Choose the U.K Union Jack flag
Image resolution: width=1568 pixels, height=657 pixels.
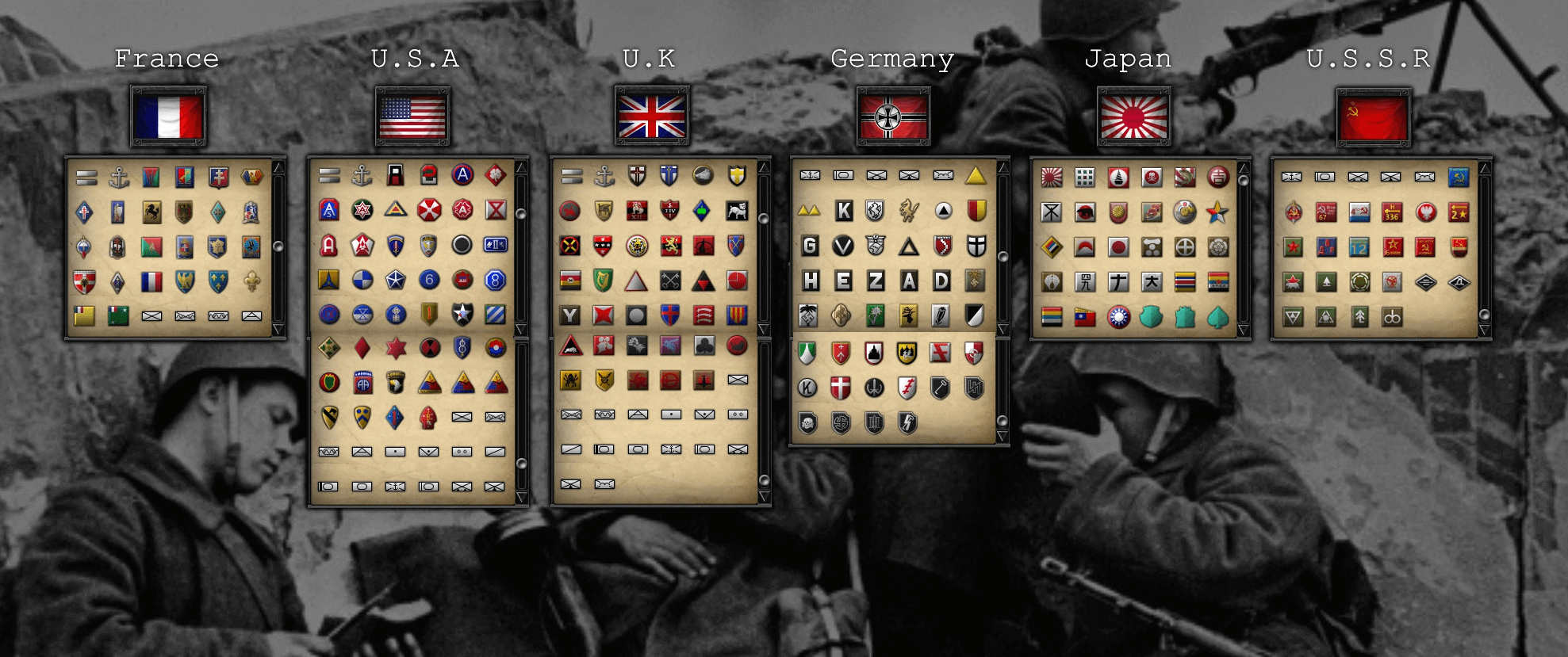pos(652,117)
